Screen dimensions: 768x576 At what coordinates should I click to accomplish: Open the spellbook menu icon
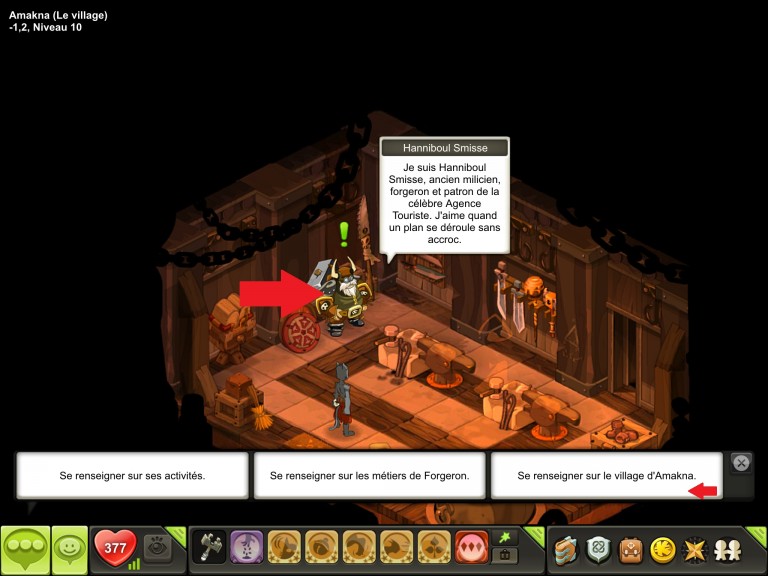(x=567, y=549)
